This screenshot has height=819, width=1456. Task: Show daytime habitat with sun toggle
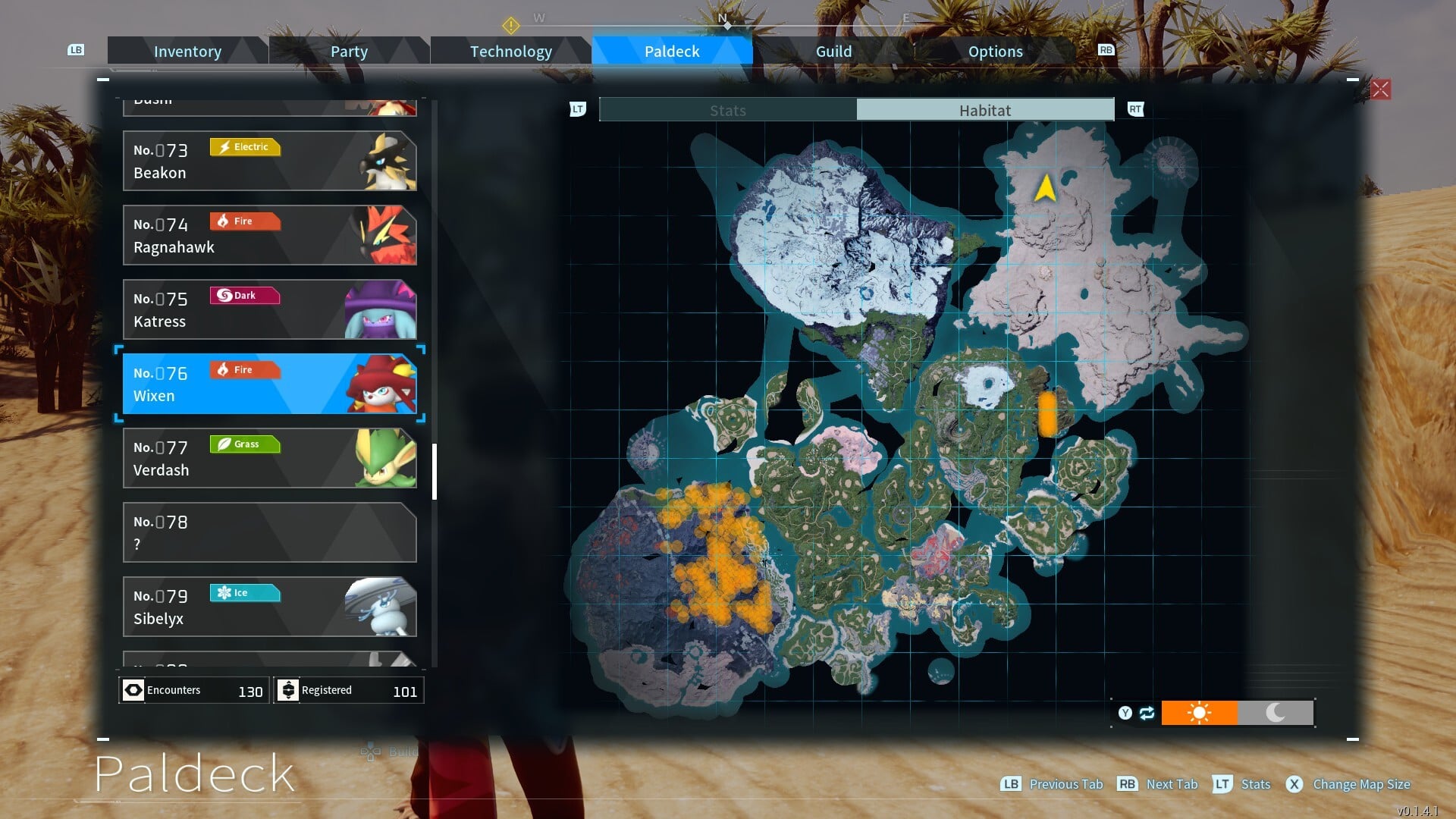tap(1199, 713)
